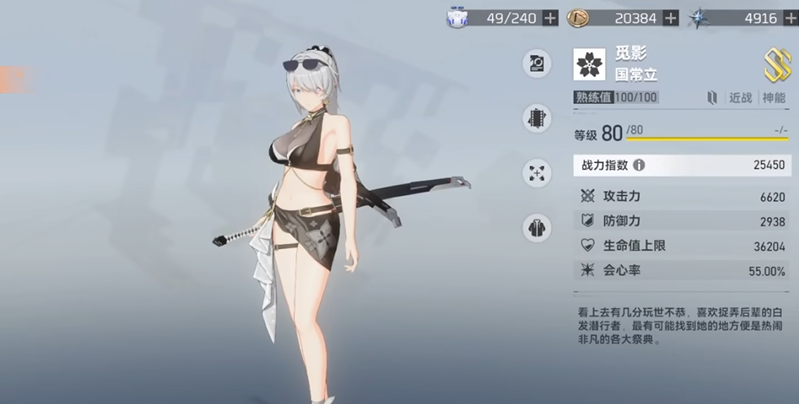Select the 防御力 defense stat row

click(681, 221)
